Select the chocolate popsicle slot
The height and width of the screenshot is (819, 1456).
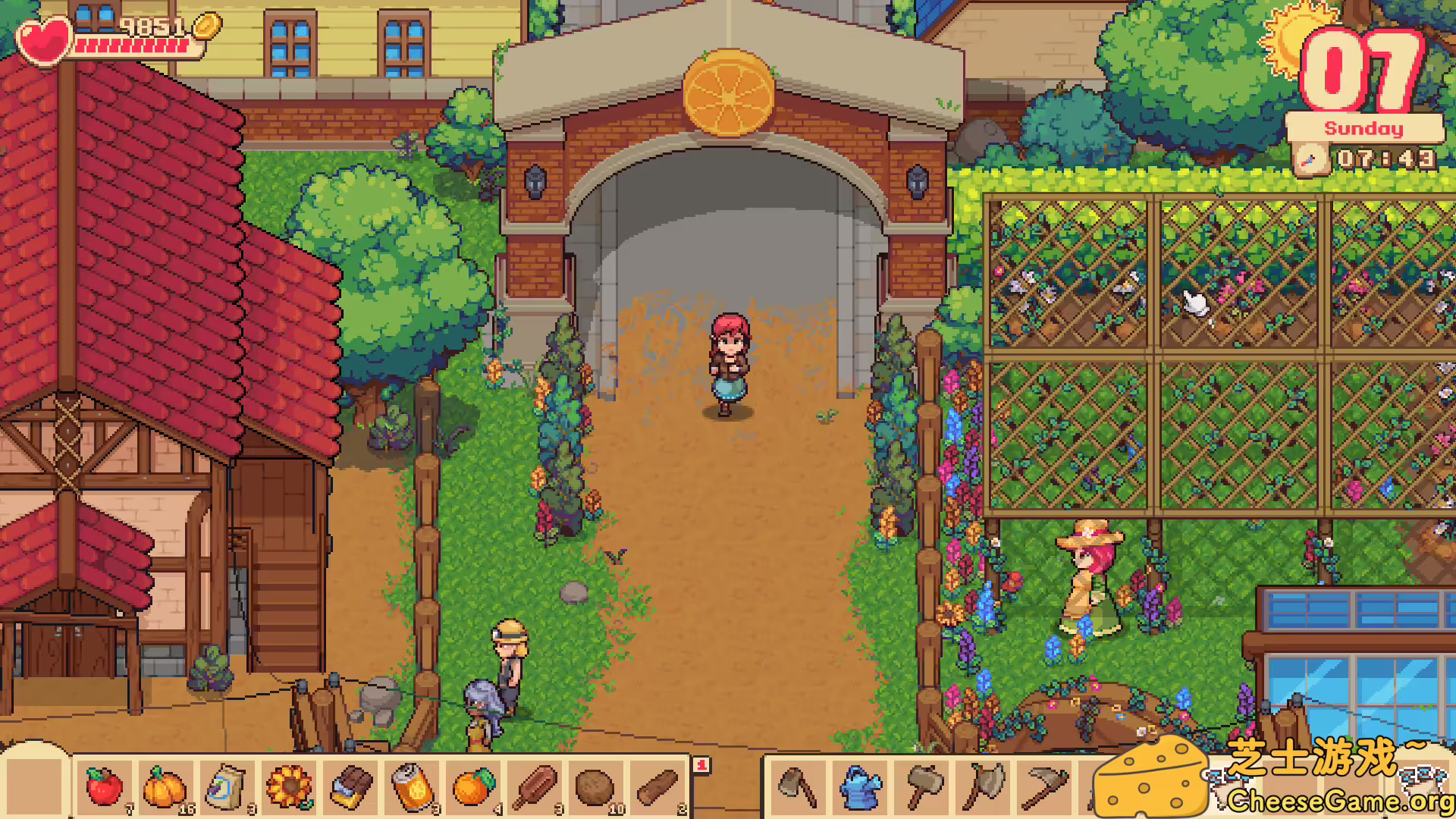coord(537,786)
